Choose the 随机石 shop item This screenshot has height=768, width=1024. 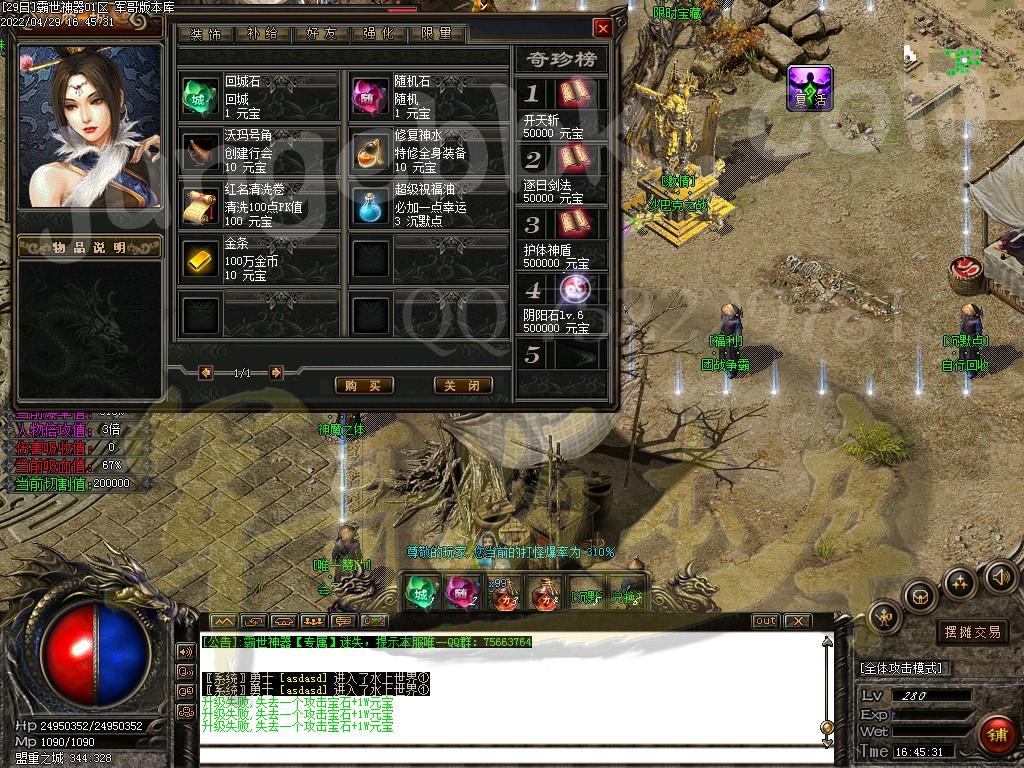371,96
